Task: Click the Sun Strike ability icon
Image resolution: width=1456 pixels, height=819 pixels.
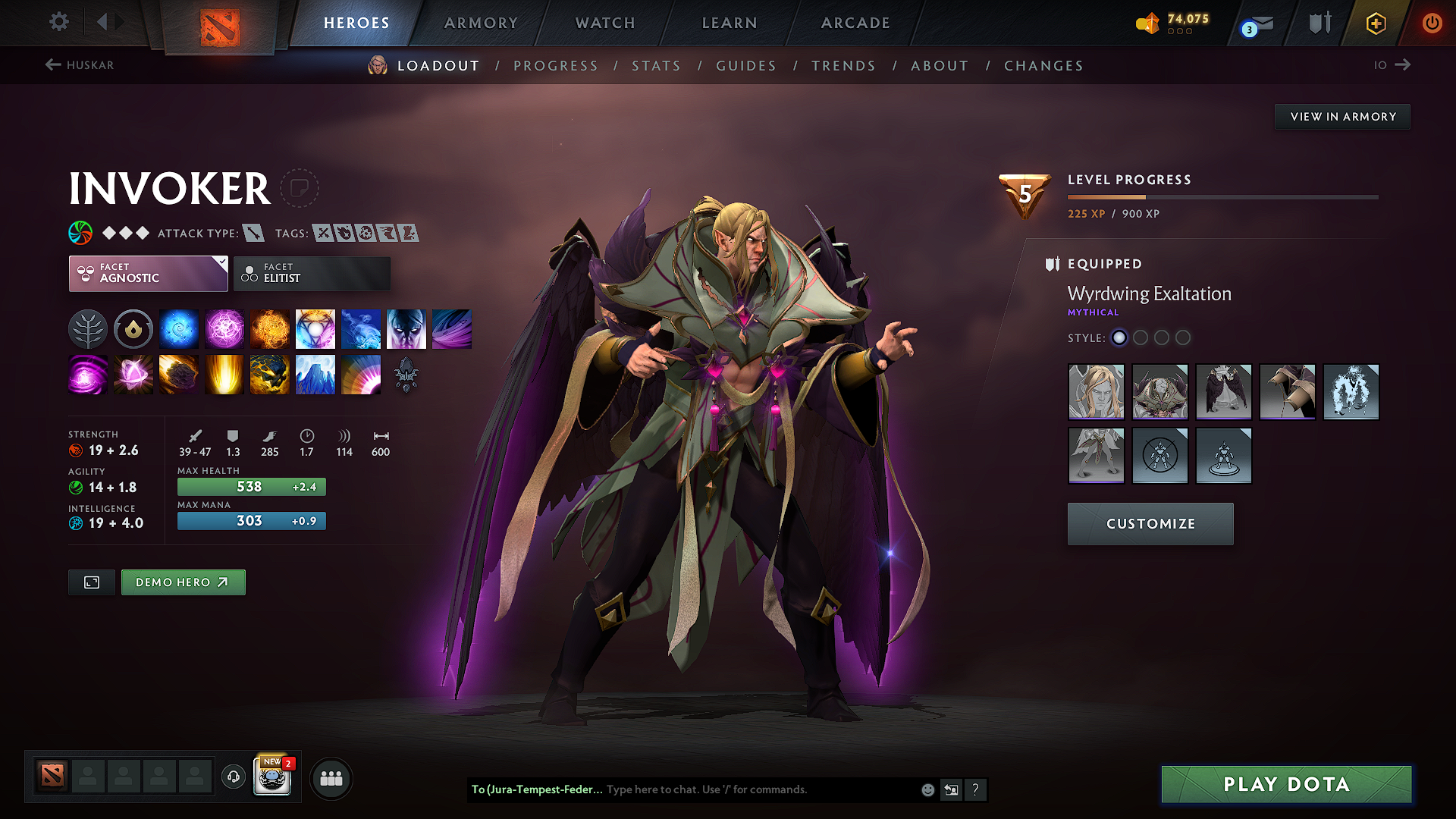Action: [224, 374]
